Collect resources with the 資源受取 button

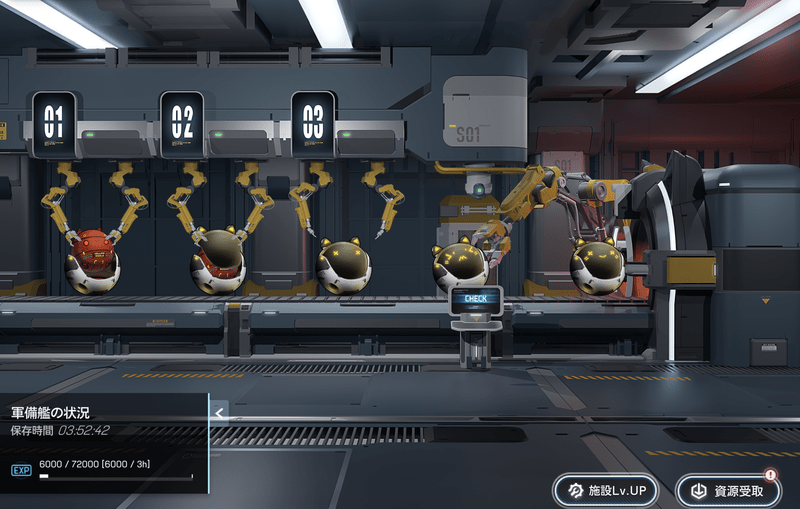(x=727, y=490)
